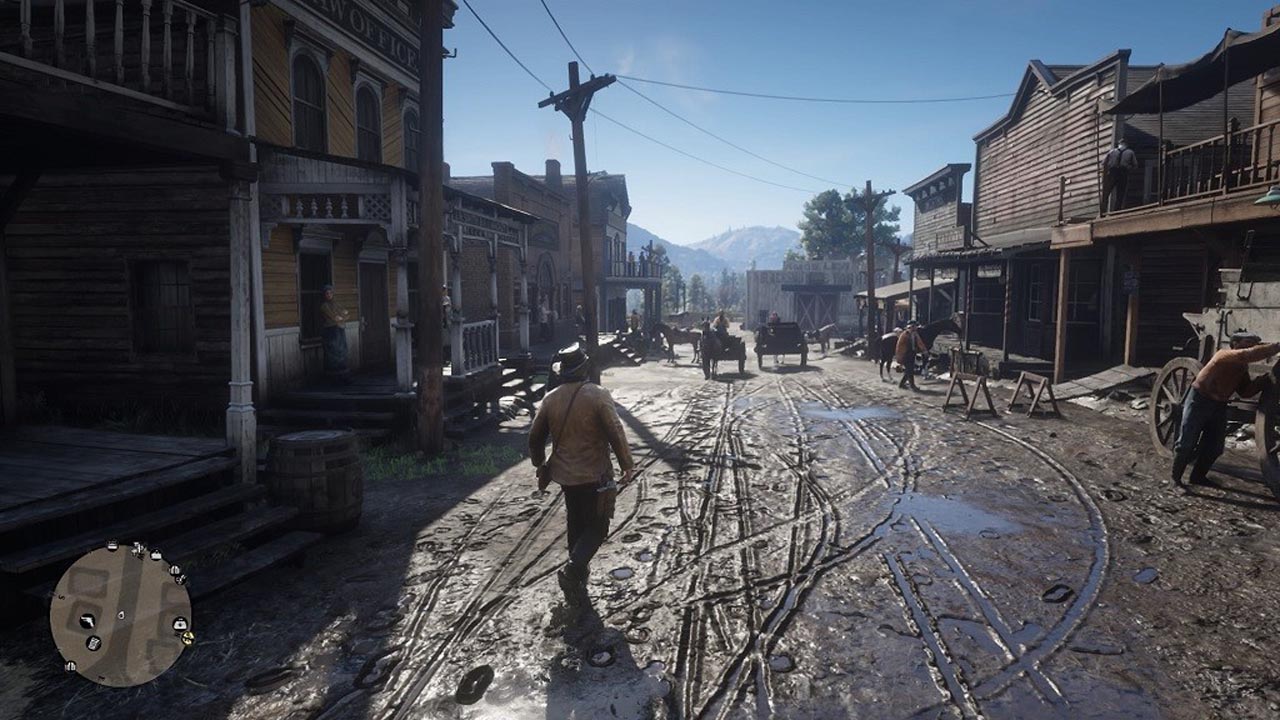Click the gold coin icon beside the minimap
Screen dimensions: 1280x720
pyautogui.click(x=187, y=637)
